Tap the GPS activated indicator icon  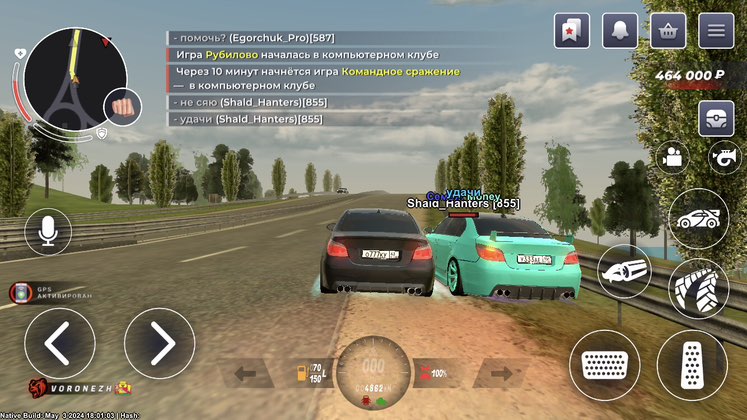coord(17,293)
